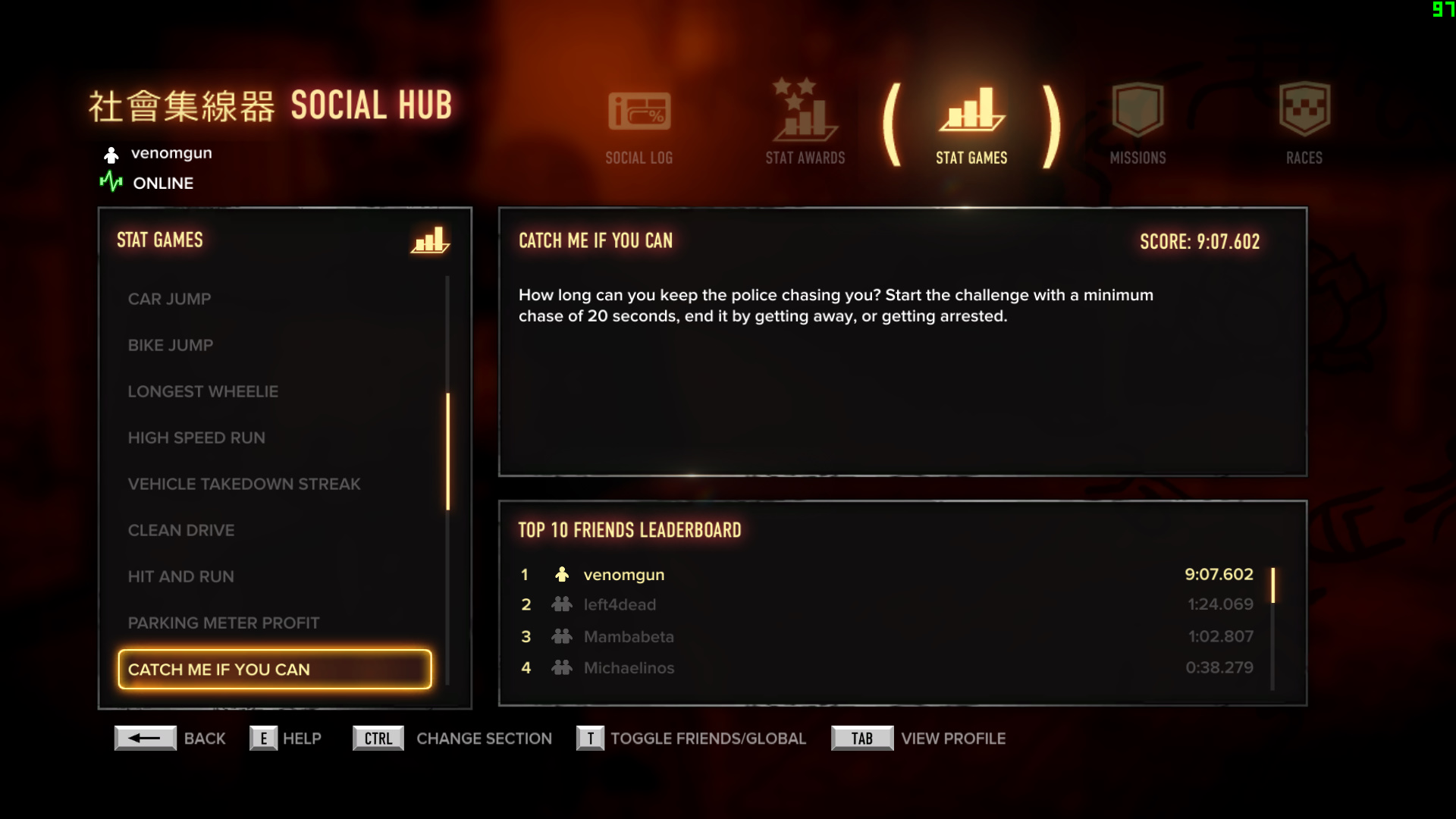Choose Car Jump stat game
1456x819 pixels.
coord(169,299)
